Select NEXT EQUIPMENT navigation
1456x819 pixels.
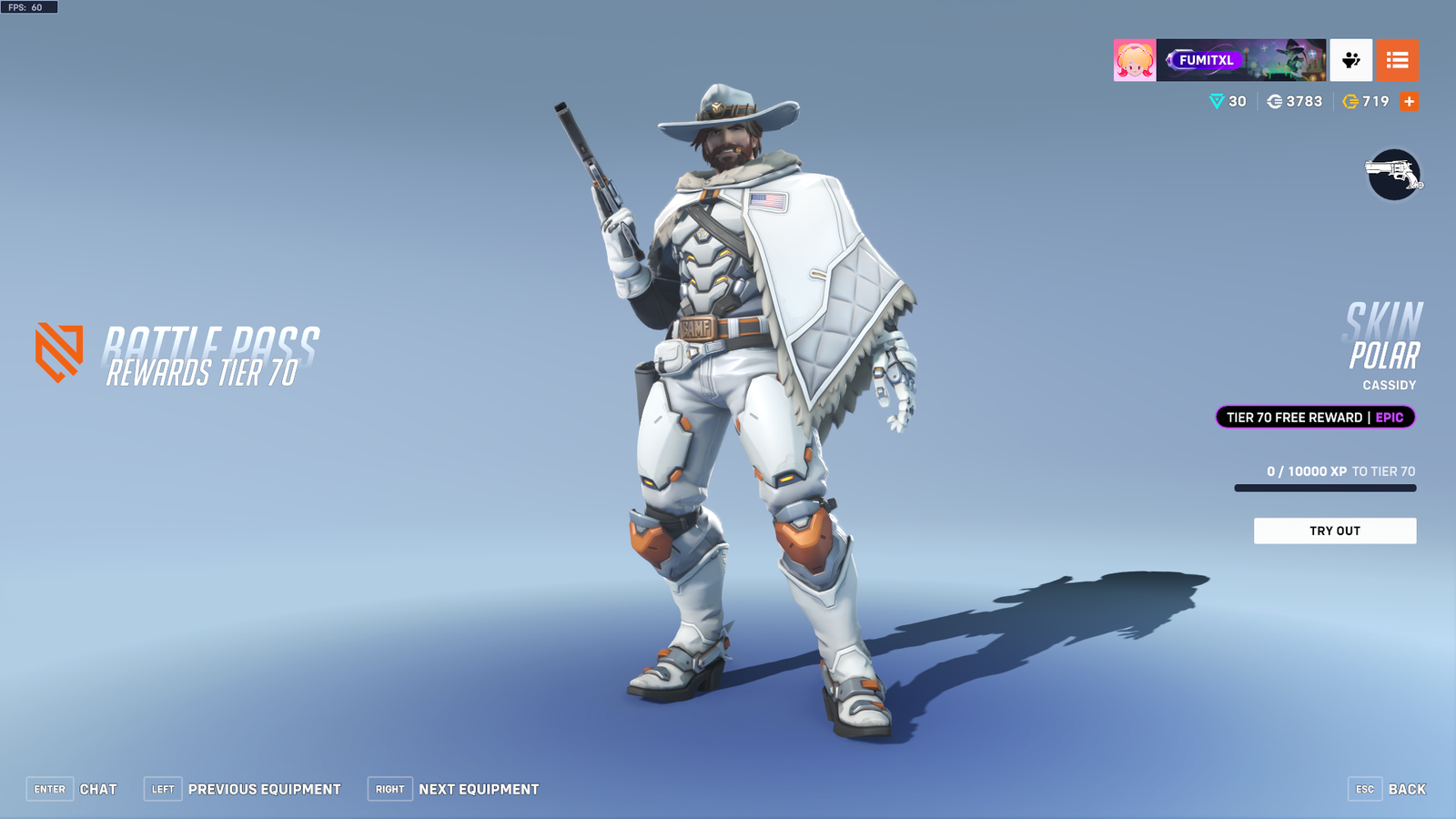477,789
